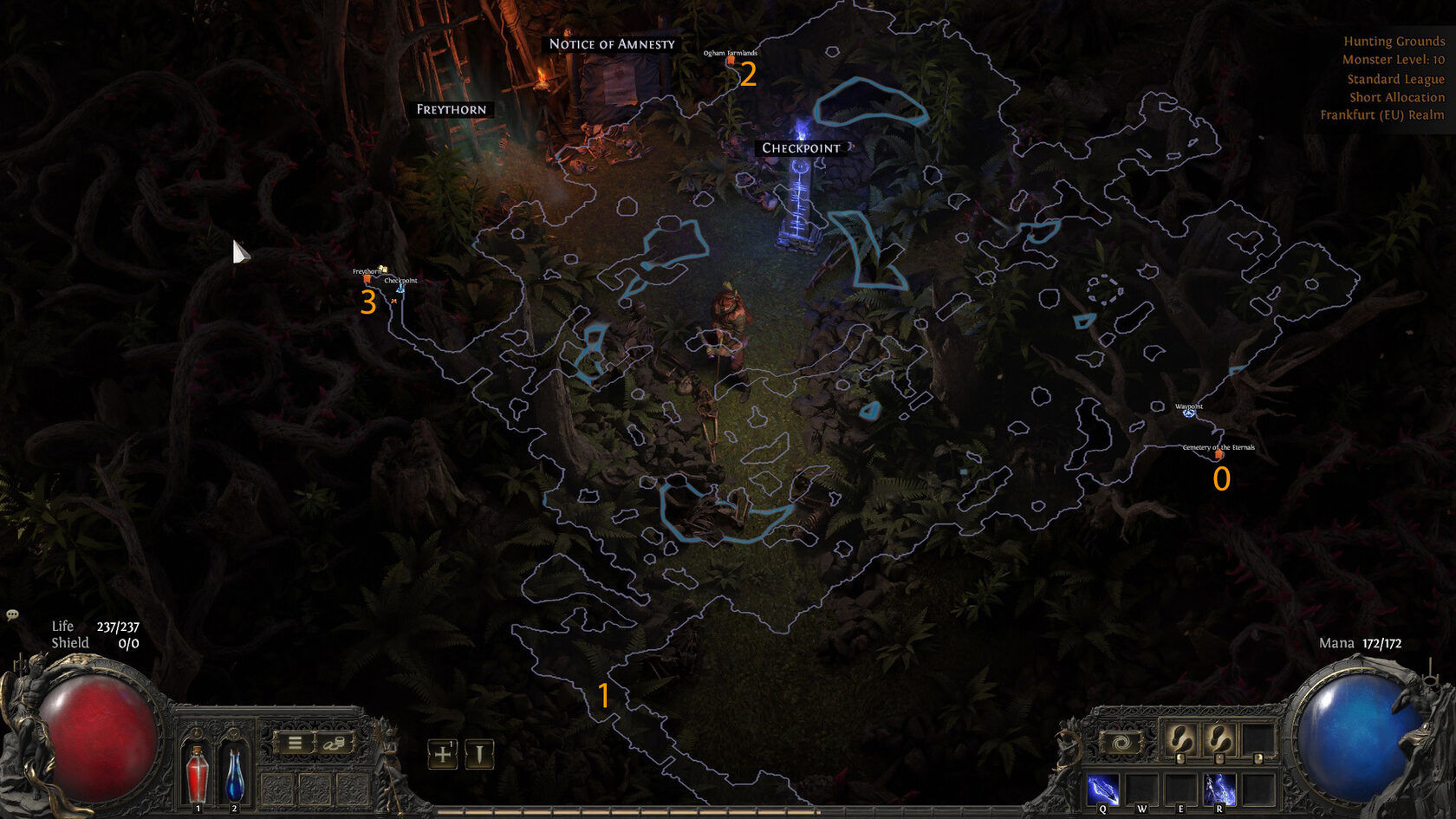Activate the lightning spear skill on Q
The width and height of the screenshot is (1456, 819).
(x=1102, y=790)
